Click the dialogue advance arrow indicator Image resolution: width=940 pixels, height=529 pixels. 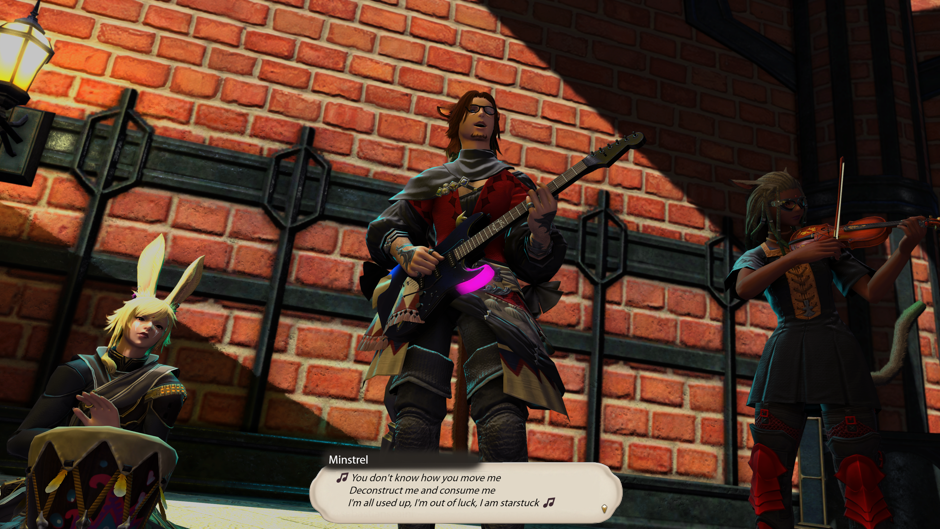coord(604,510)
